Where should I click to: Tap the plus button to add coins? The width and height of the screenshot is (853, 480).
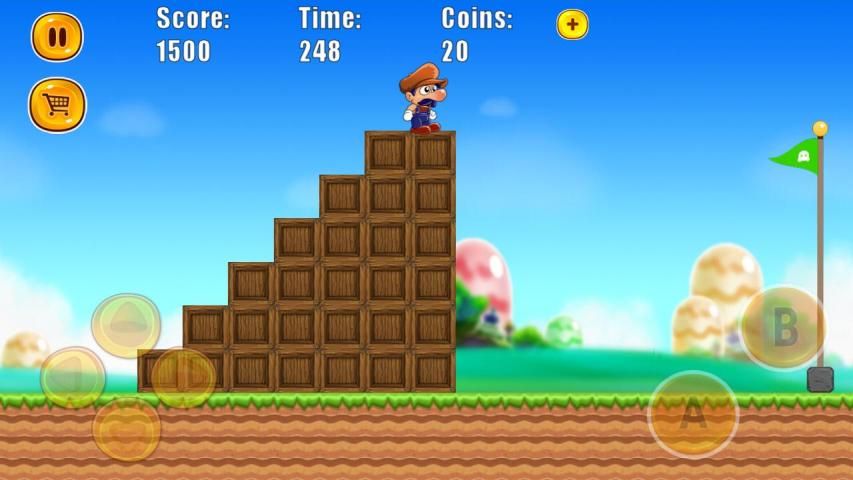coord(572,25)
